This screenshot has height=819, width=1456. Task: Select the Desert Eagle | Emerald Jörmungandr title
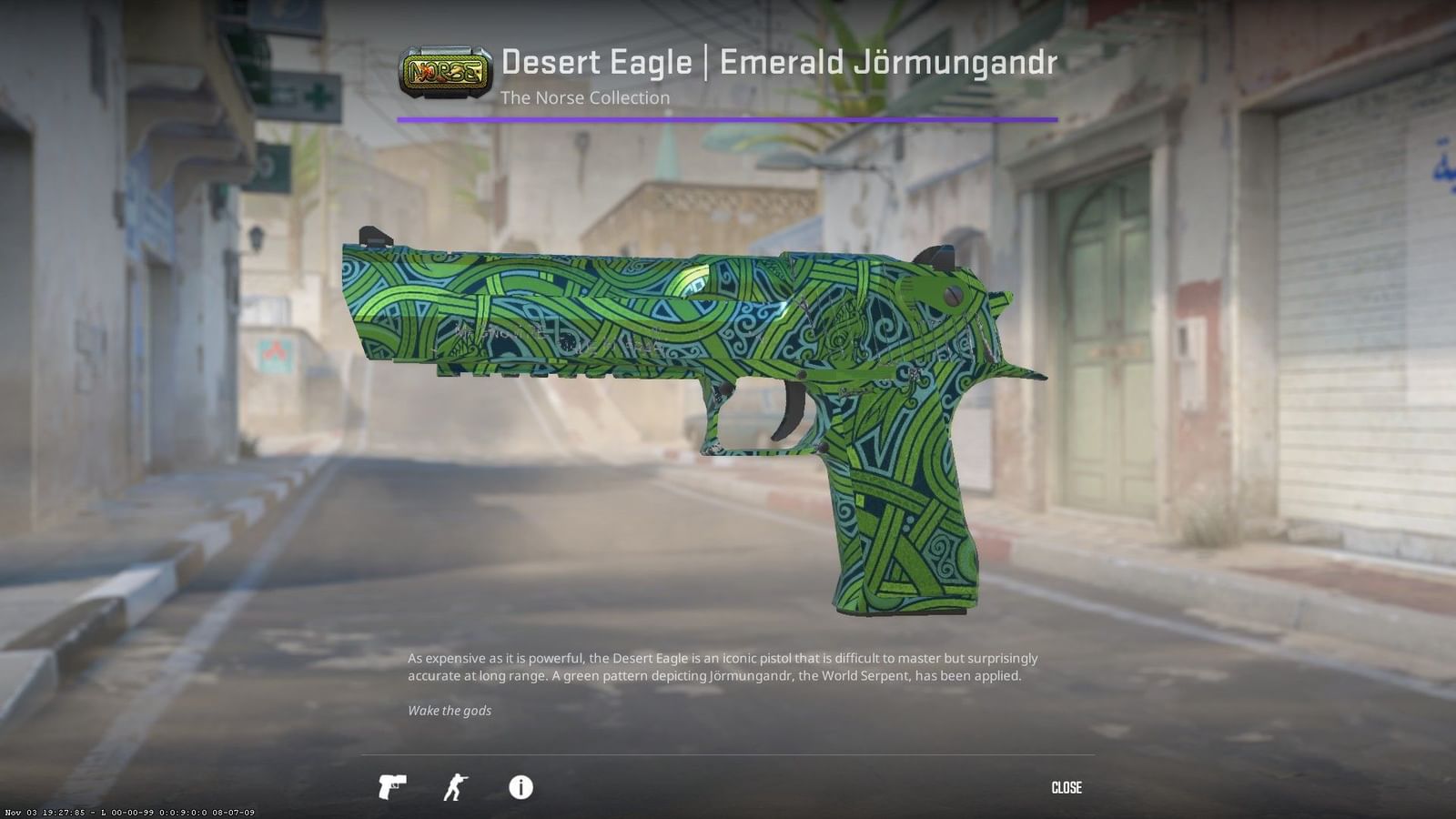coord(778,61)
